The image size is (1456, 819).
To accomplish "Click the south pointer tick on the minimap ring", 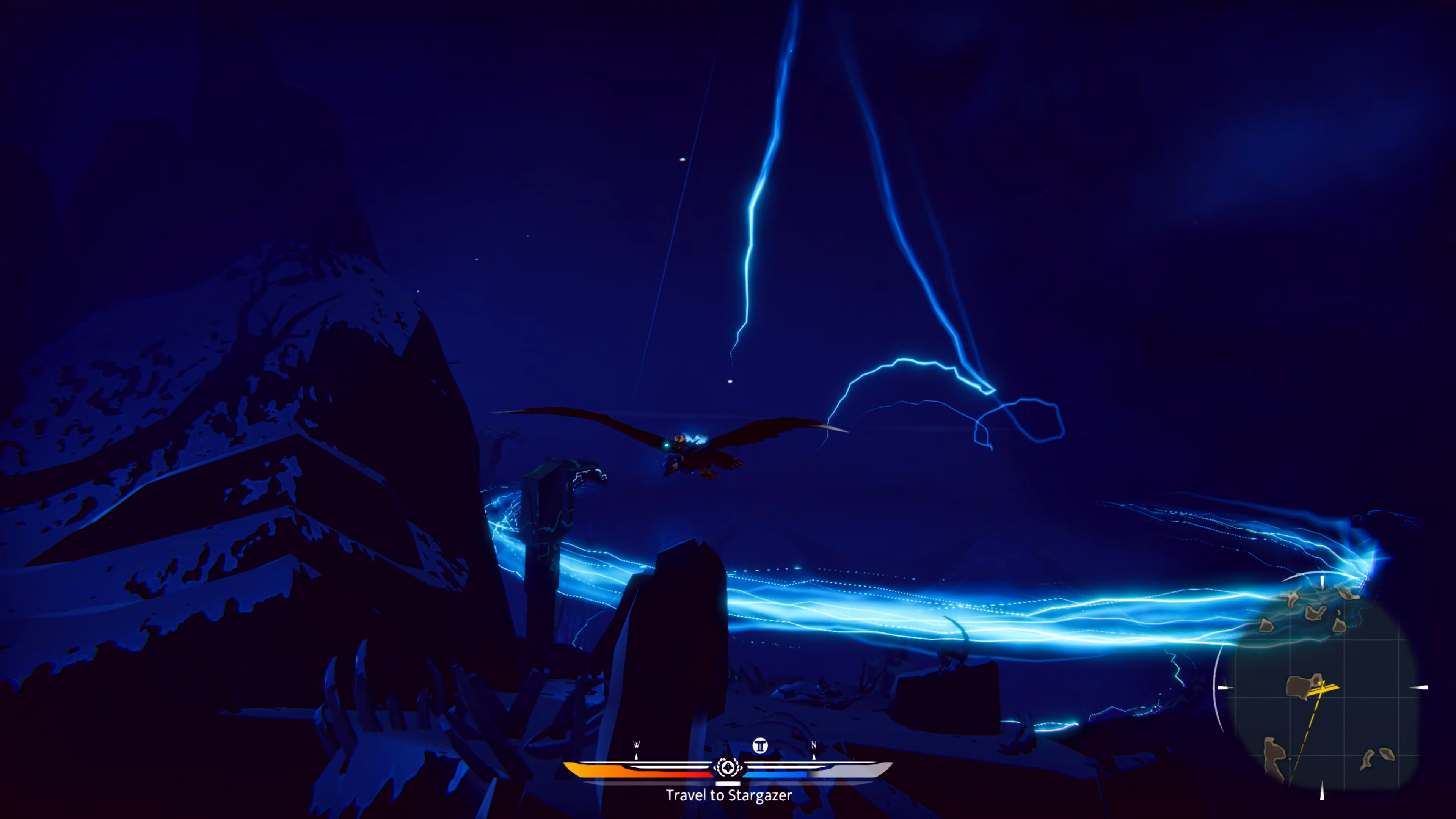I will (1322, 789).
